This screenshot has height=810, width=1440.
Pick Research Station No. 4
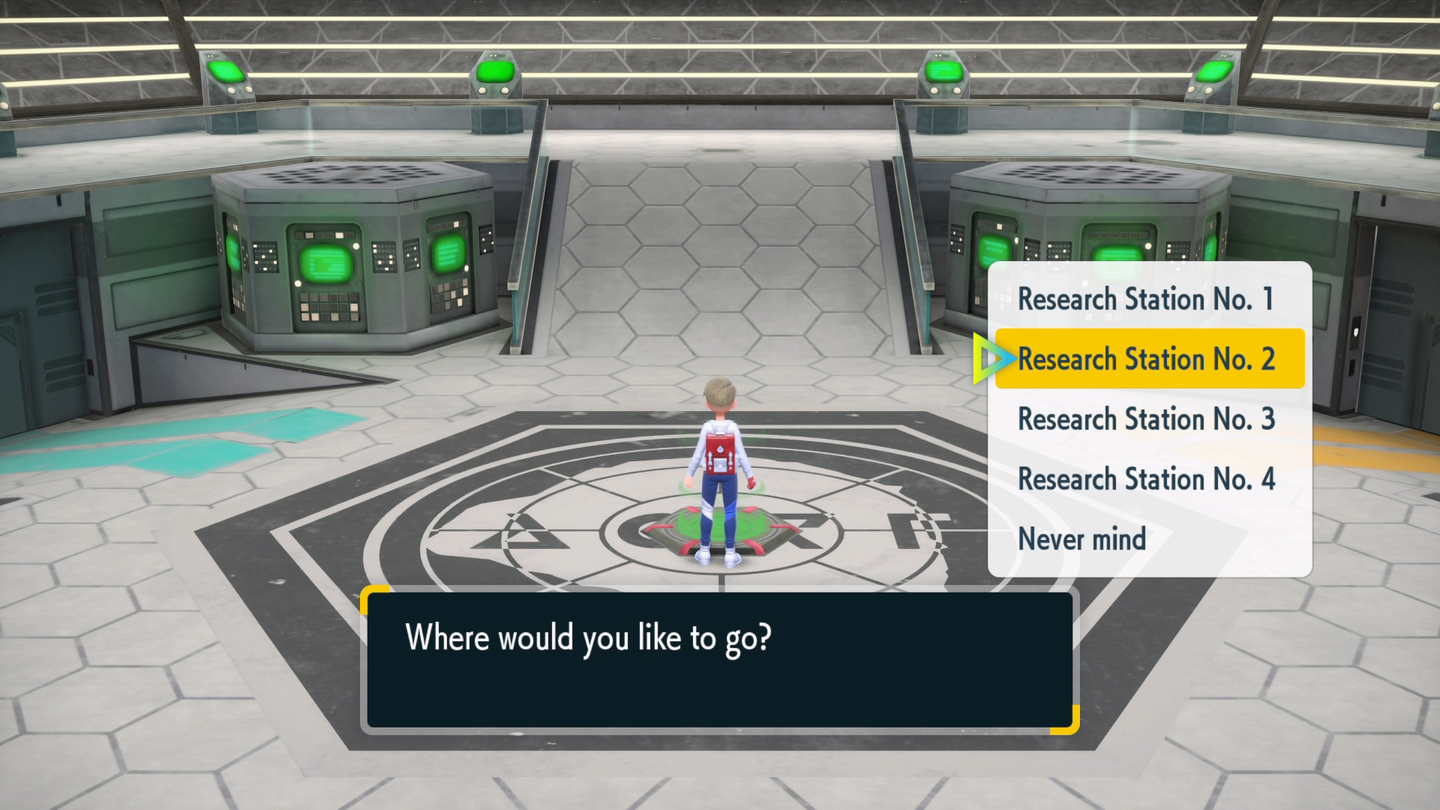coord(1146,479)
